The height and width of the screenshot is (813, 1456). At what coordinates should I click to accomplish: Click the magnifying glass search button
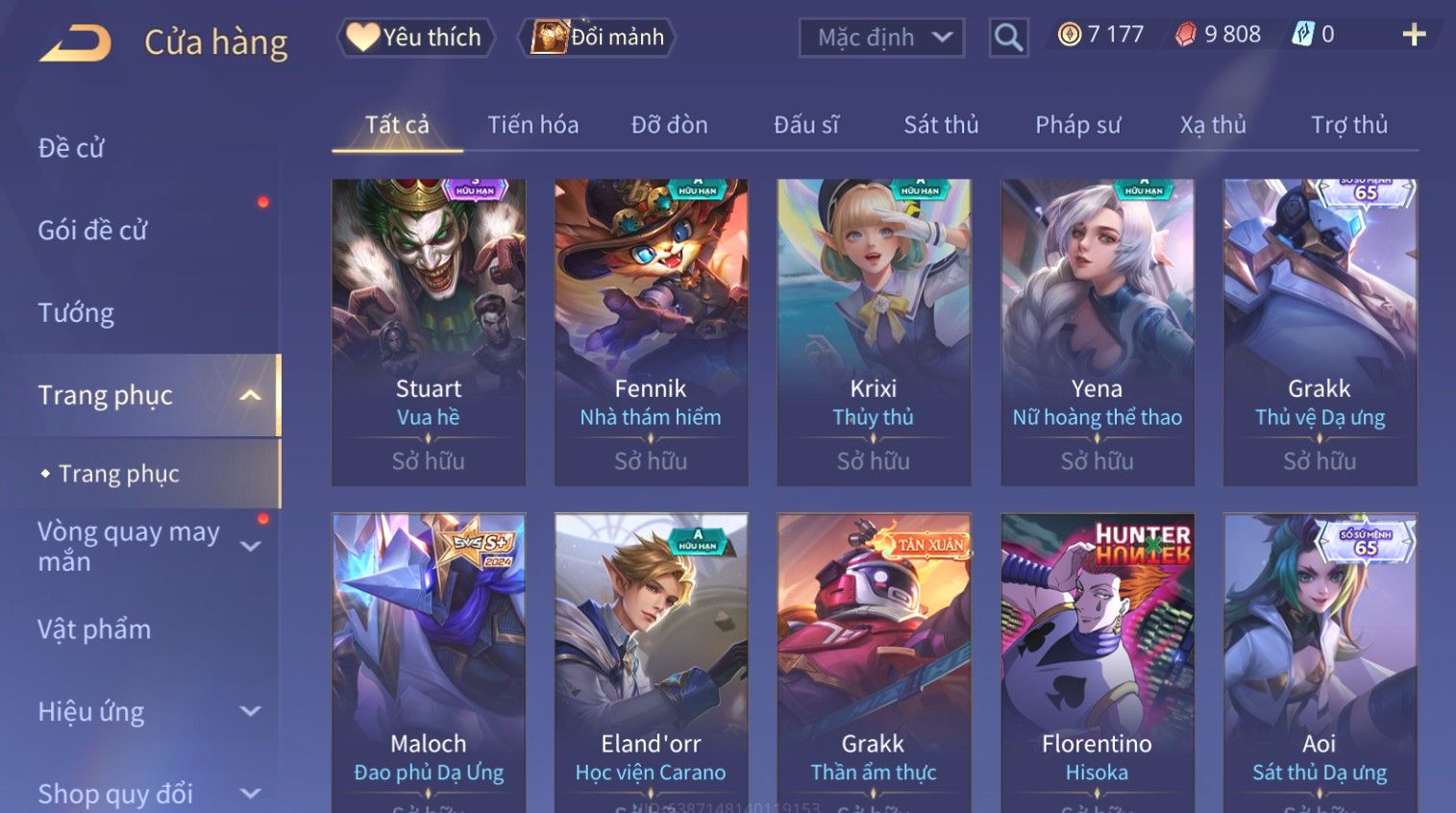(x=1008, y=37)
